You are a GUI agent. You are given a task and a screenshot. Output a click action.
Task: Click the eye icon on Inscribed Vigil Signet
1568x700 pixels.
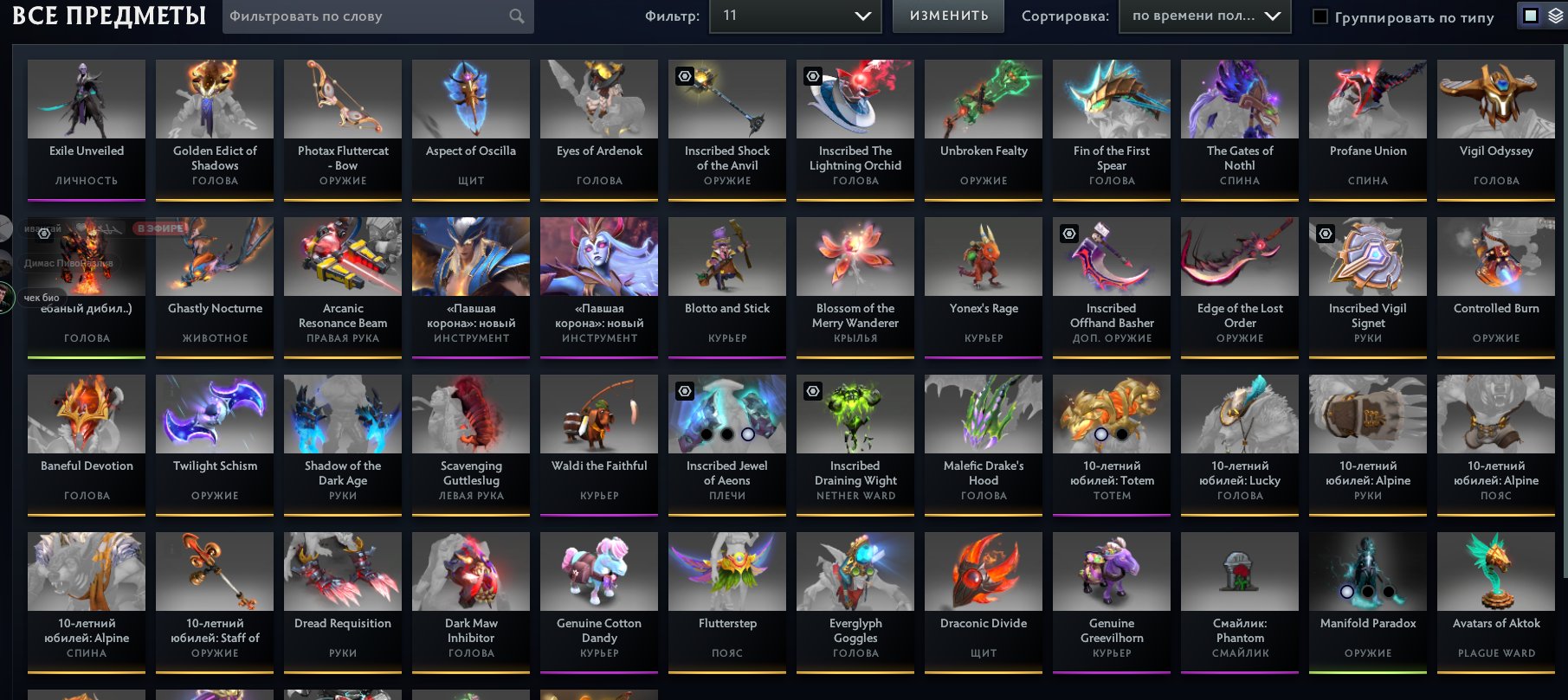(1324, 234)
